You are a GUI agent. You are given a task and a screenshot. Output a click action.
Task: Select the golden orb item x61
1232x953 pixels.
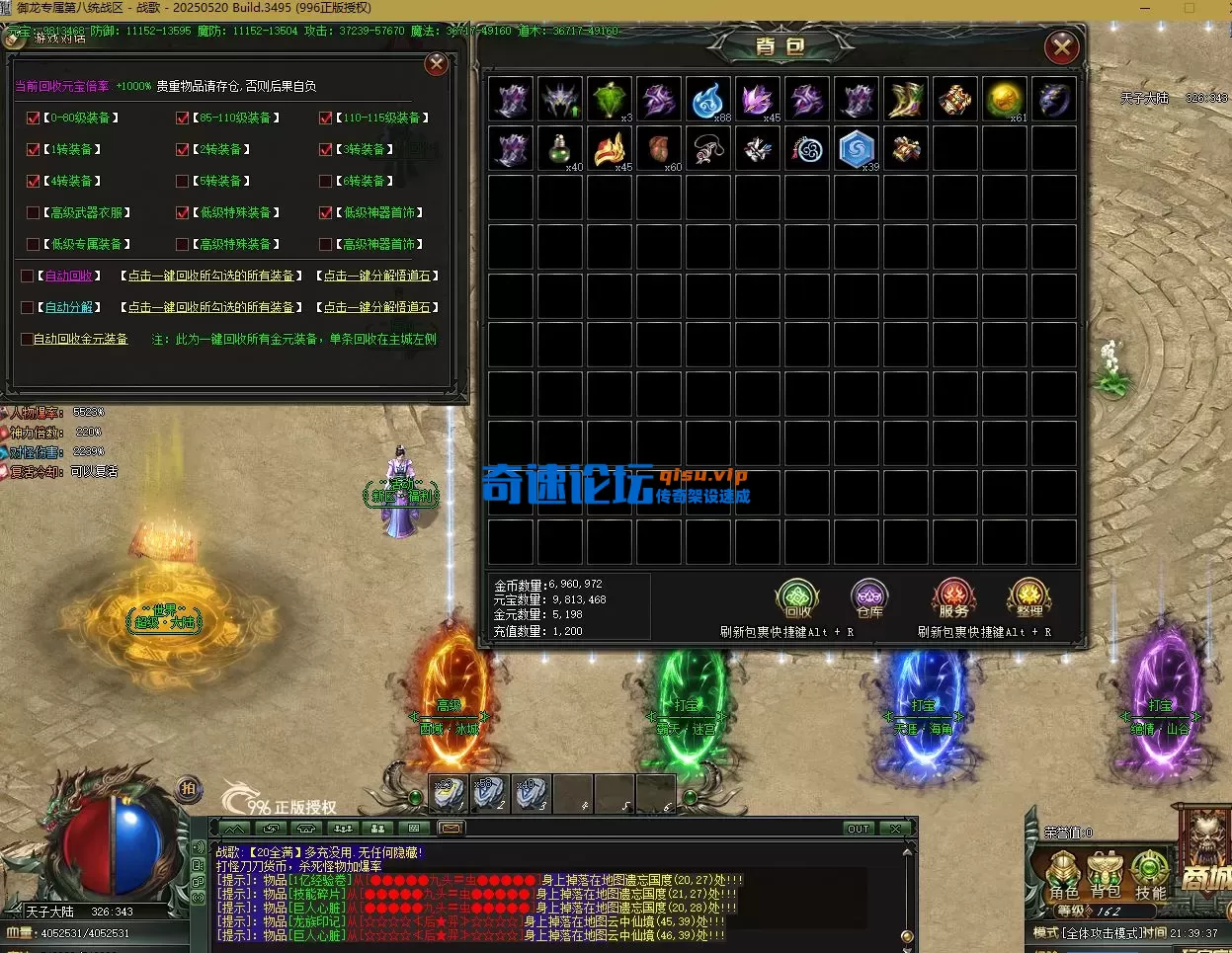coord(1005,100)
